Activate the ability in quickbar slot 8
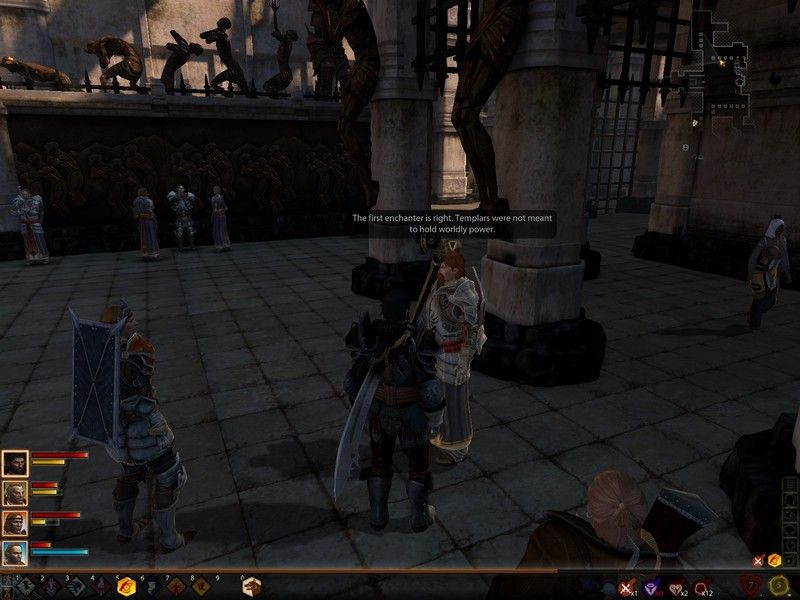This screenshot has width=800, height=600. coord(200,587)
